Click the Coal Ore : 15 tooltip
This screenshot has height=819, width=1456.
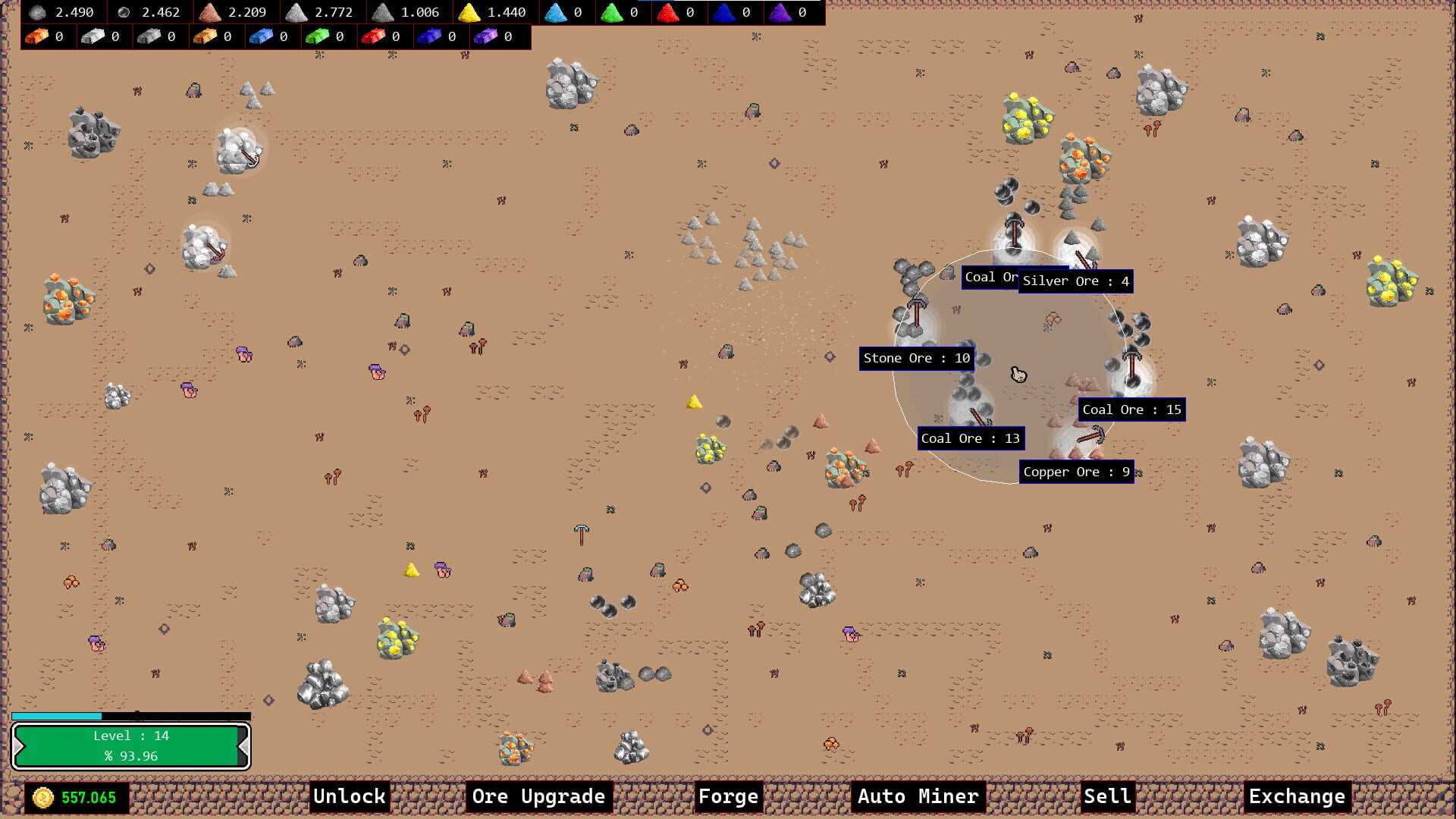pyautogui.click(x=1131, y=409)
